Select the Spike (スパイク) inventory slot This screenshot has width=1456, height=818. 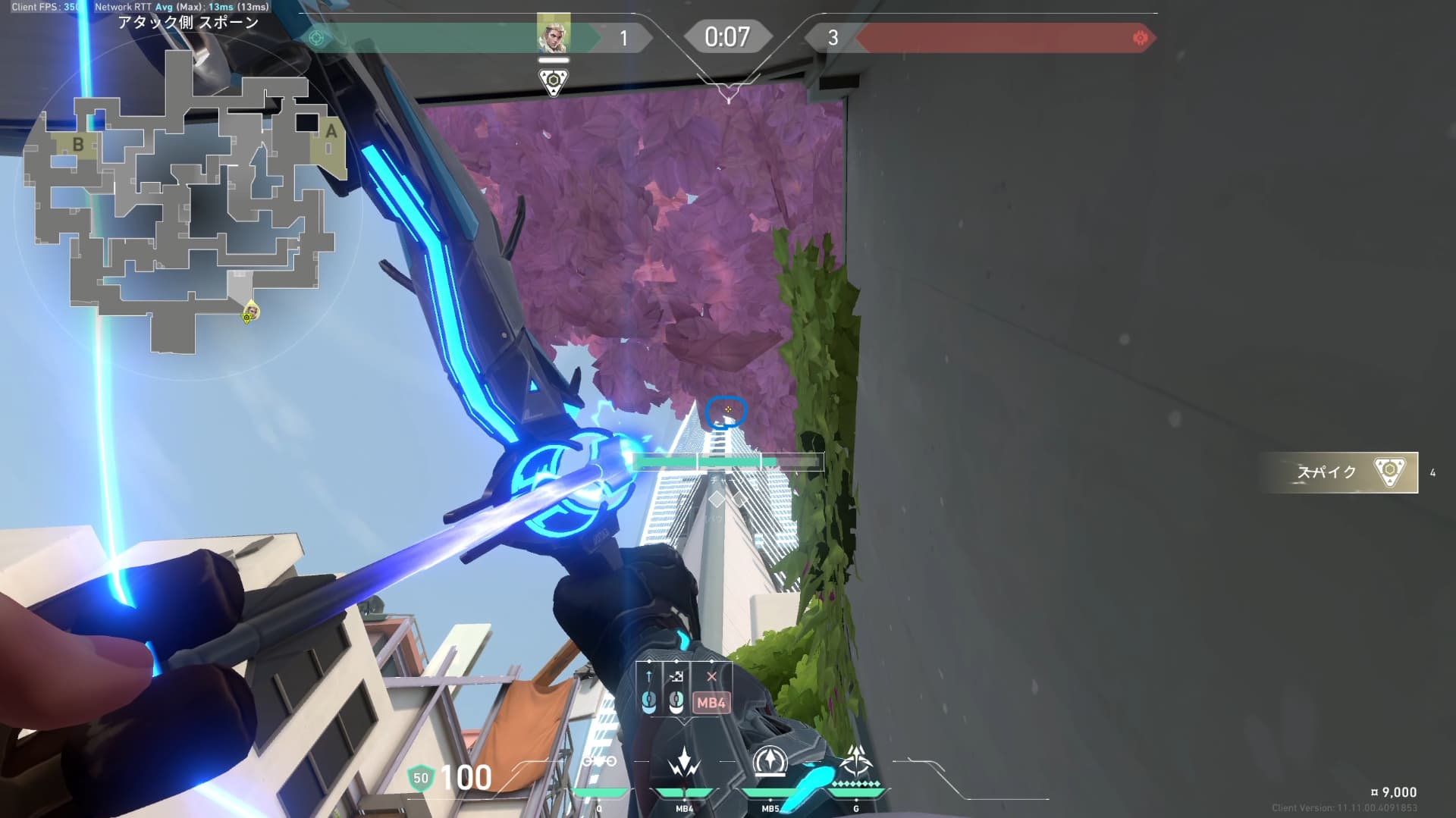1339,472
